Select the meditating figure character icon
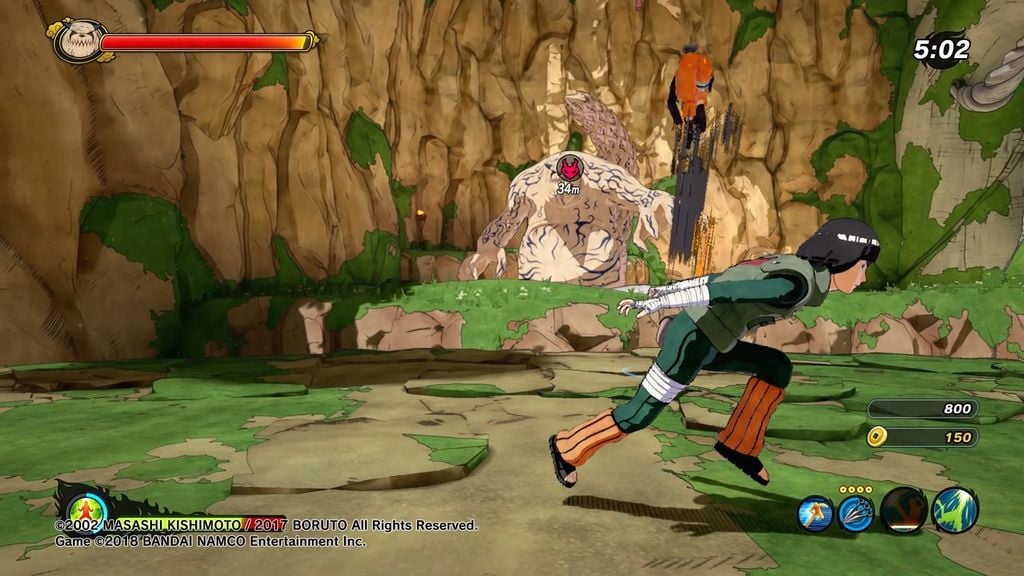 (x=88, y=510)
